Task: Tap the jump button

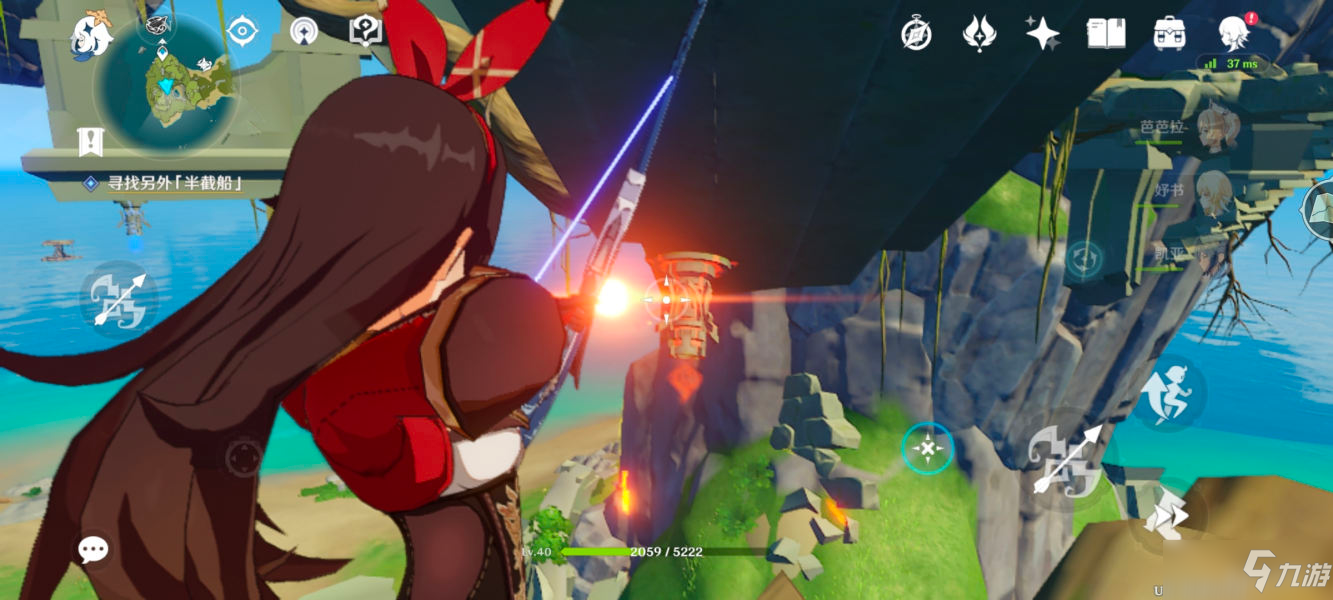Action: click(x=1169, y=393)
